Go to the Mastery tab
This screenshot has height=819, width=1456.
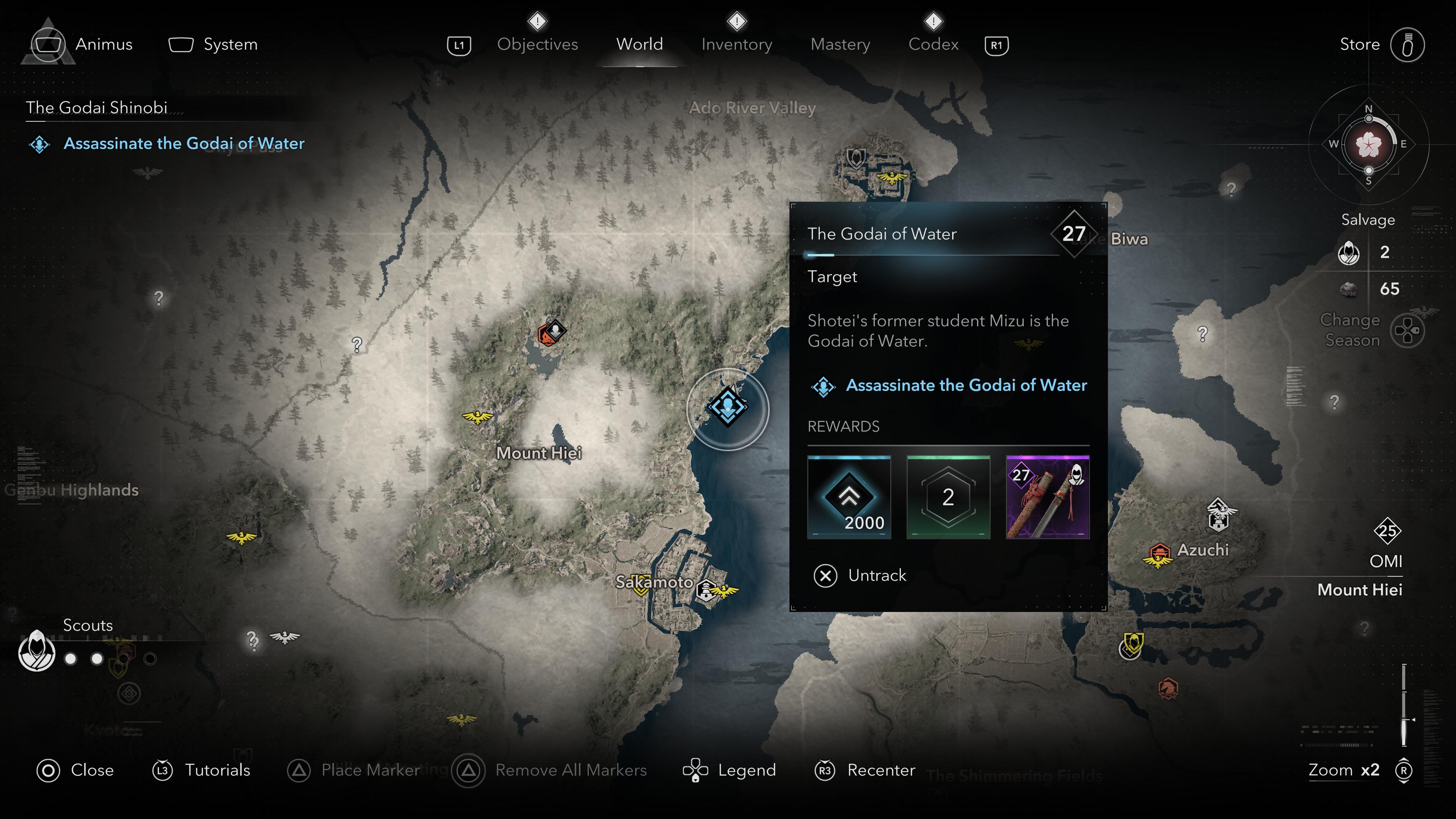840,44
